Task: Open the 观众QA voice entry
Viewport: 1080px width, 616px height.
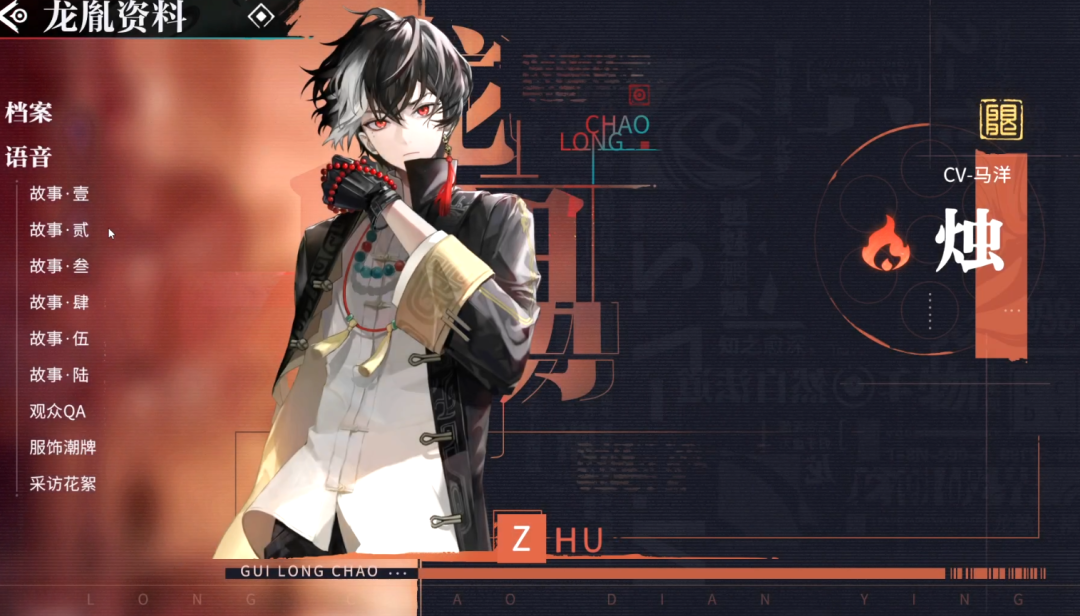Action: point(58,411)
